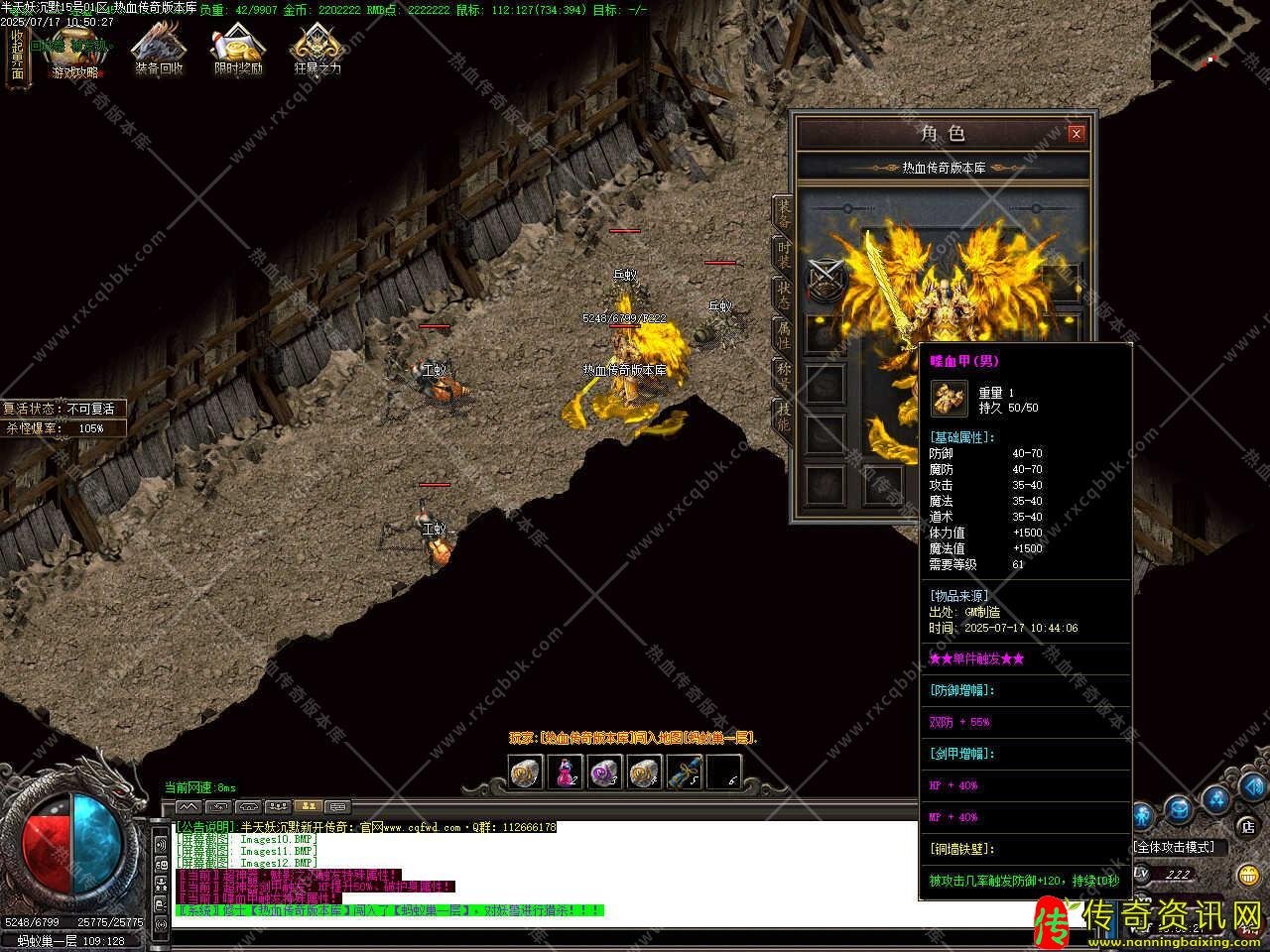Open the yellow smiley emote menu
This screenshot has width=1270, height=952.
[x=1248, y=875]
